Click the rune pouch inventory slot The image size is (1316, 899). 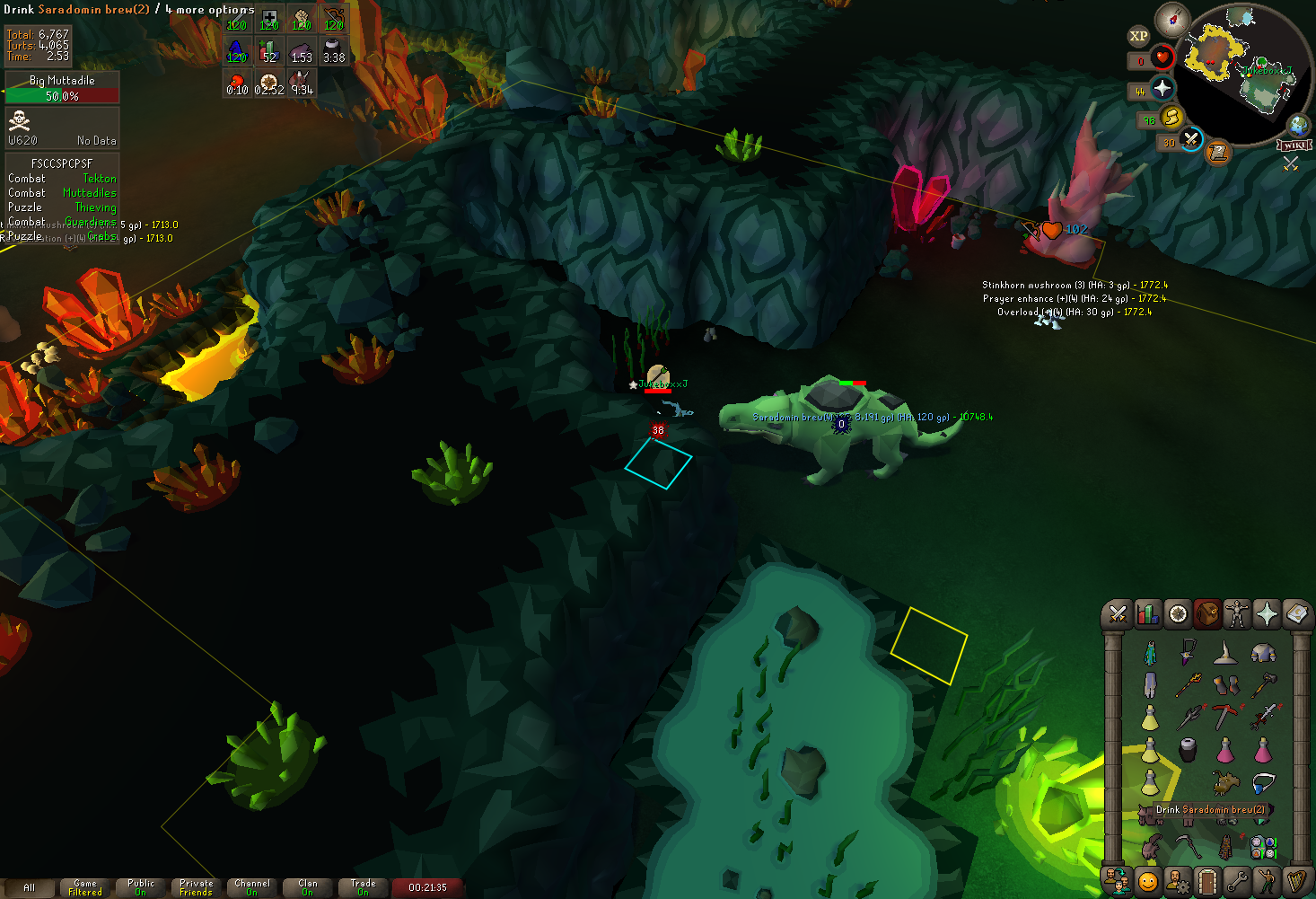click(1263, 846)
